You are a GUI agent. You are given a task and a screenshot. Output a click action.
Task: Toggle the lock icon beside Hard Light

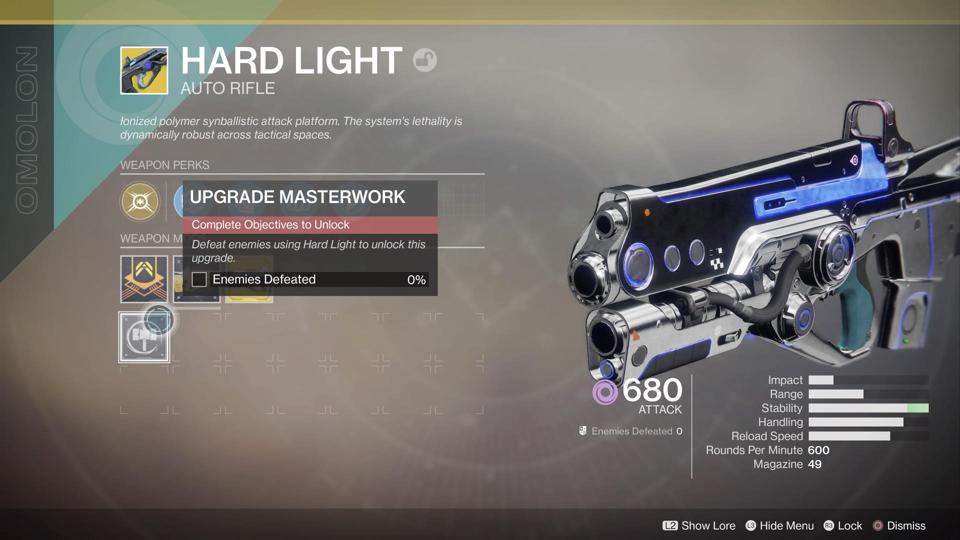[425, 60]
